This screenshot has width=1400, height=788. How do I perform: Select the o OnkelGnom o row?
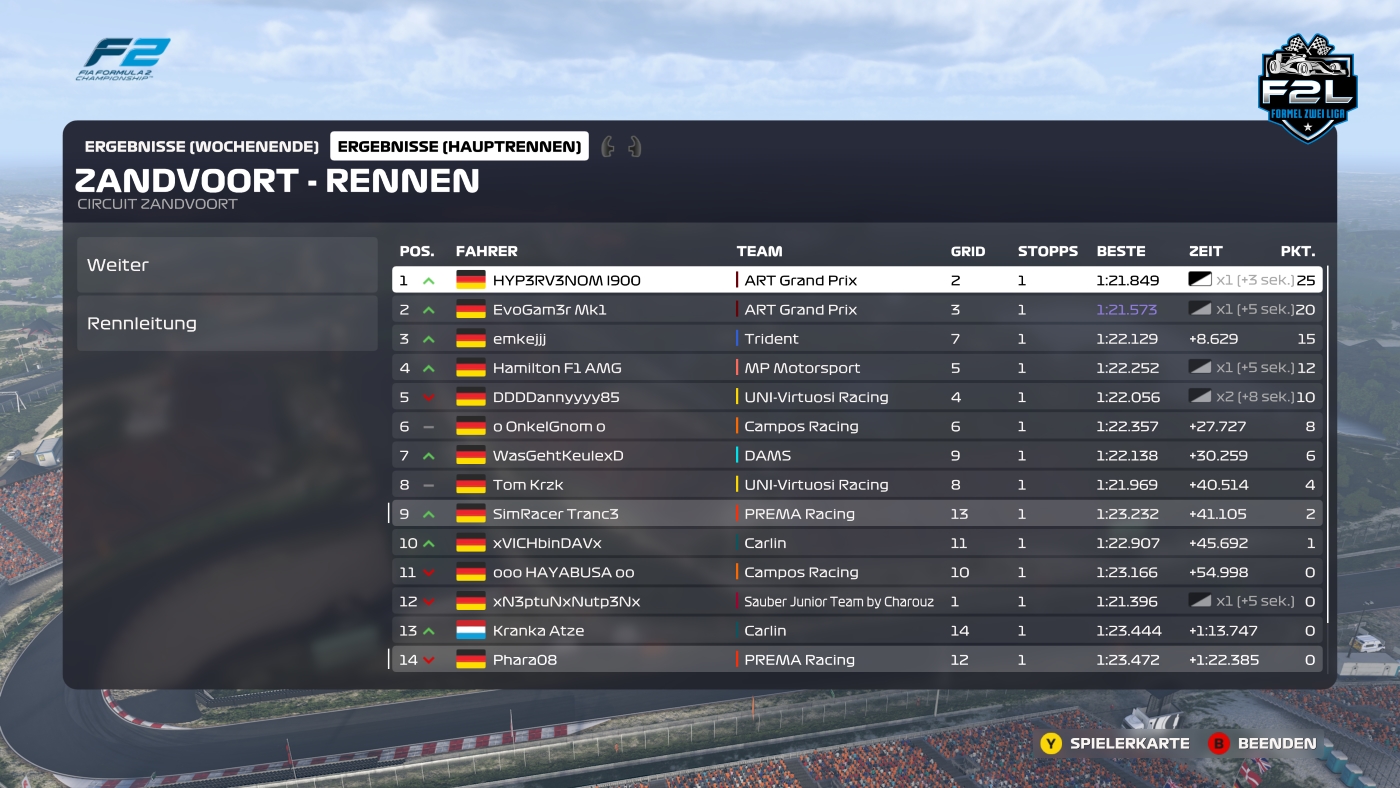pyautogui.click(x=857, y=426)
